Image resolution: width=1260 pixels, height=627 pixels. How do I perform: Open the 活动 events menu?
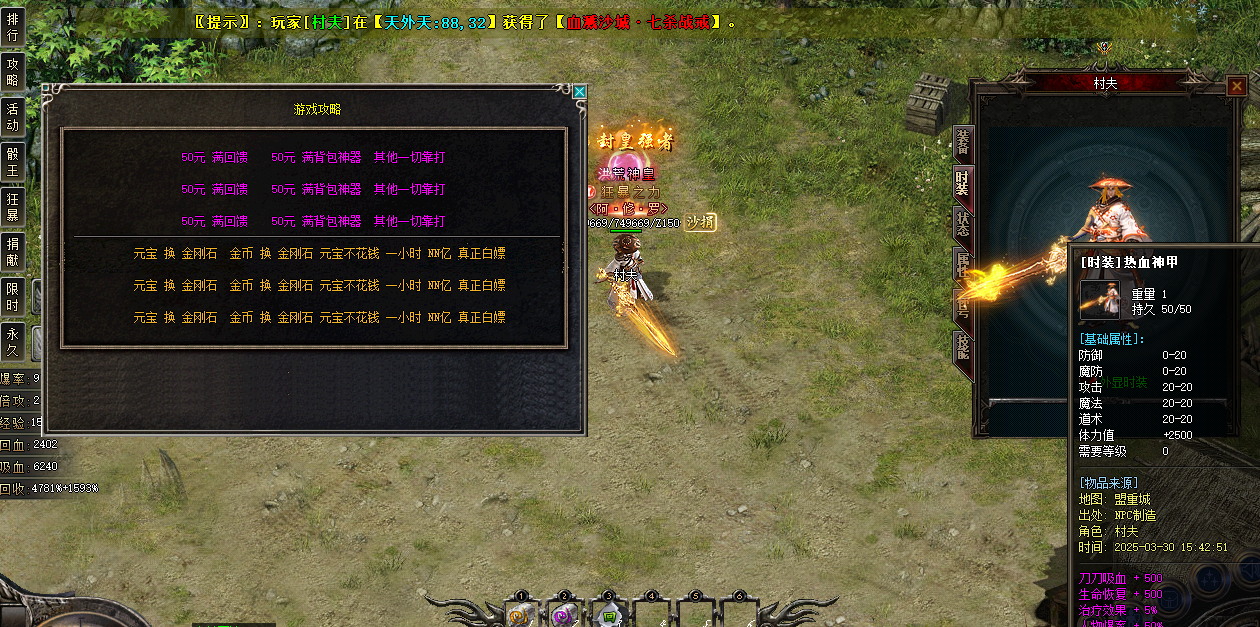(x=13, y=116)
